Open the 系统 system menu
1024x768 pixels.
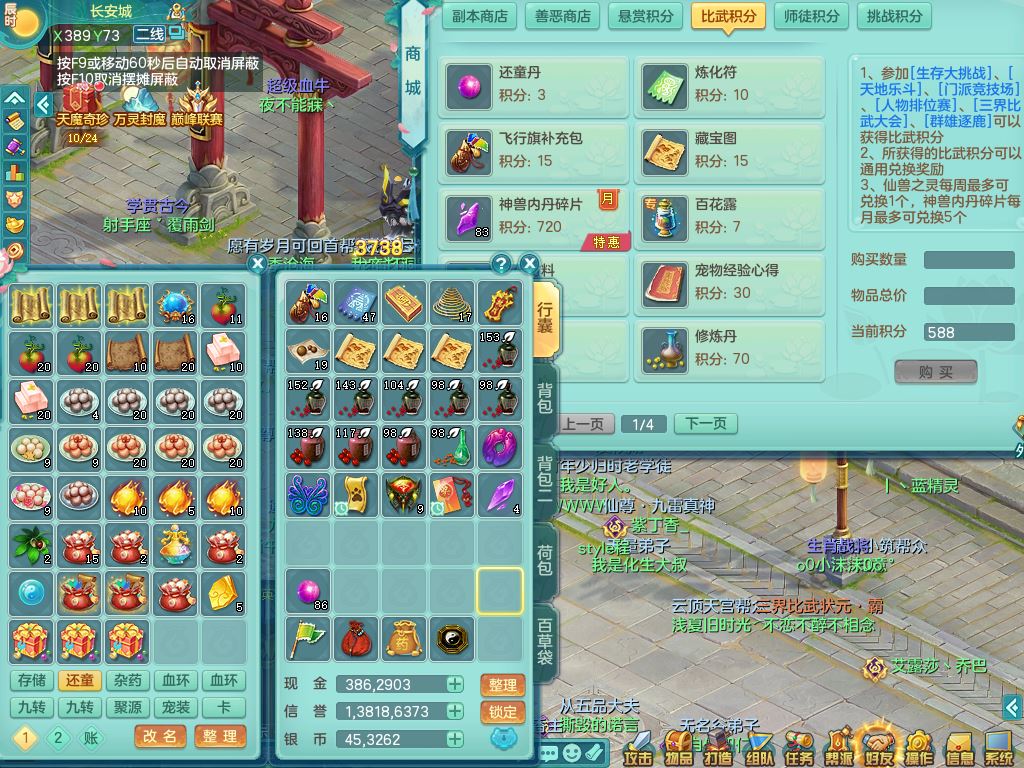pos(999,748)
